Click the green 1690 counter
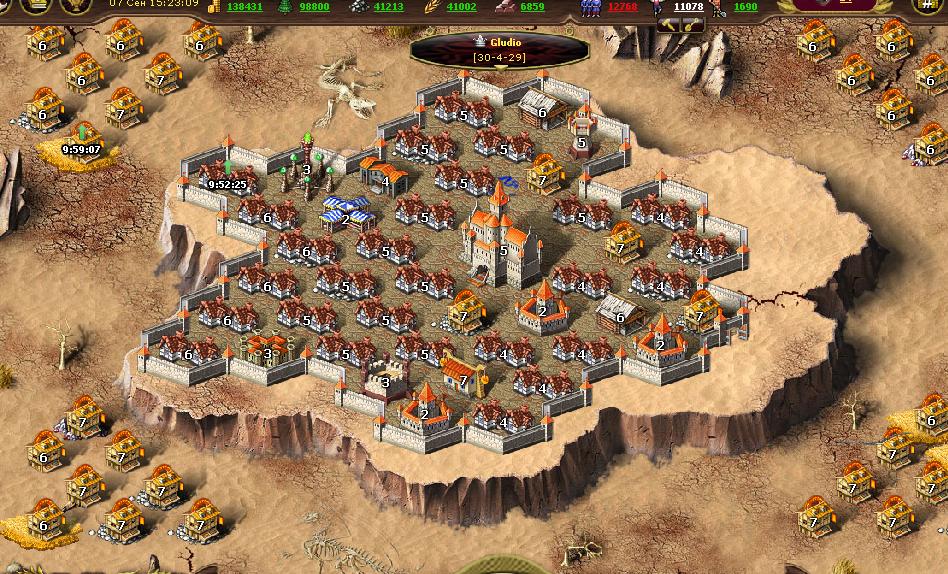948x574 pixels. [x=745, y=7]
